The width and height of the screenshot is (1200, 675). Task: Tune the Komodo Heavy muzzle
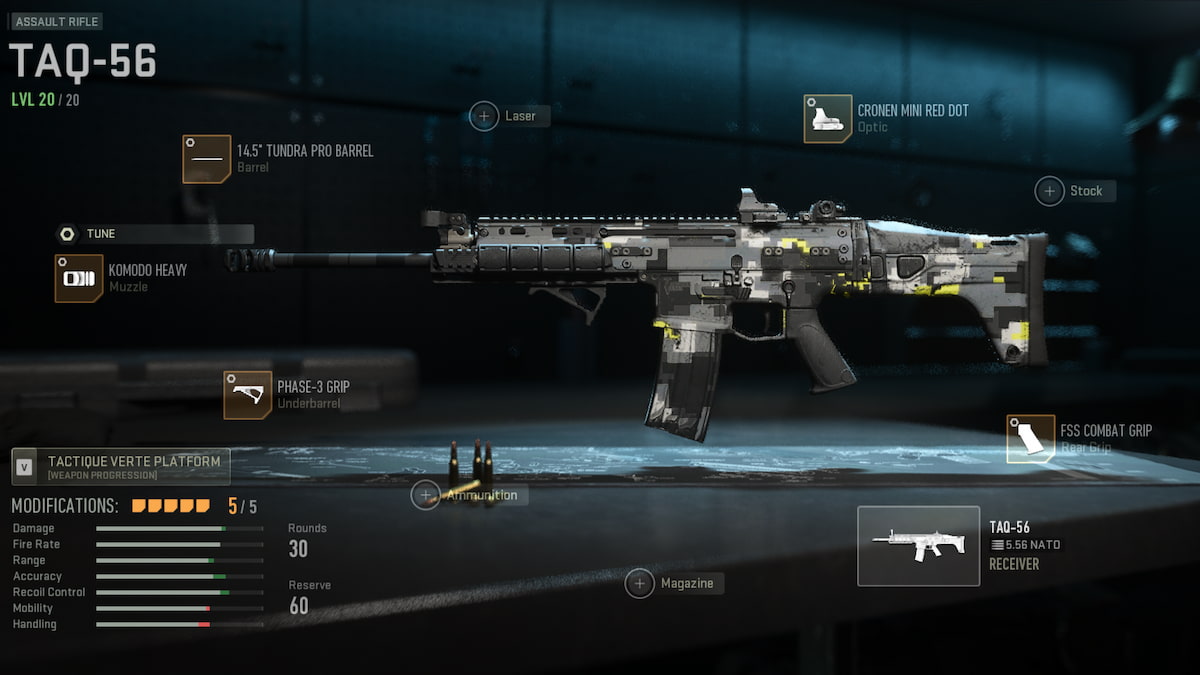[x=68, y=234]
